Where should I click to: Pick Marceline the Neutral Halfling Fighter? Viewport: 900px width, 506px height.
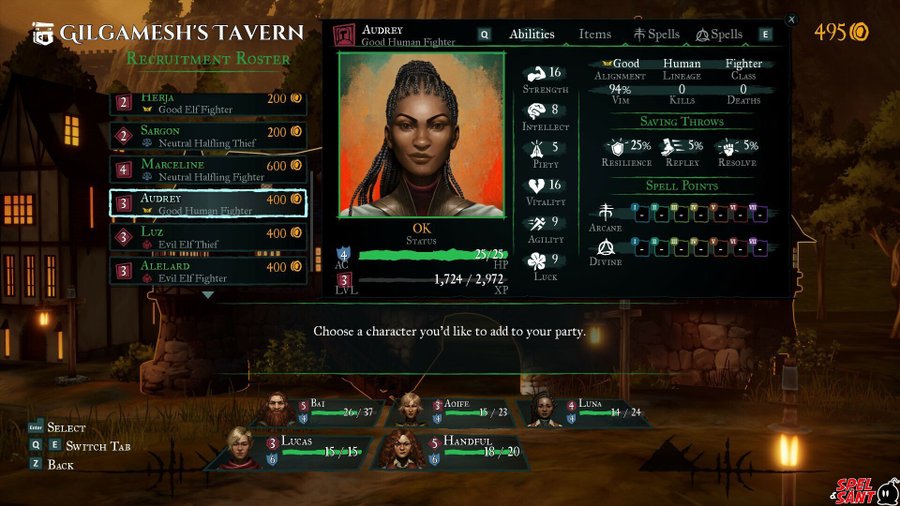pyautogui.click(x=208, y=170)
